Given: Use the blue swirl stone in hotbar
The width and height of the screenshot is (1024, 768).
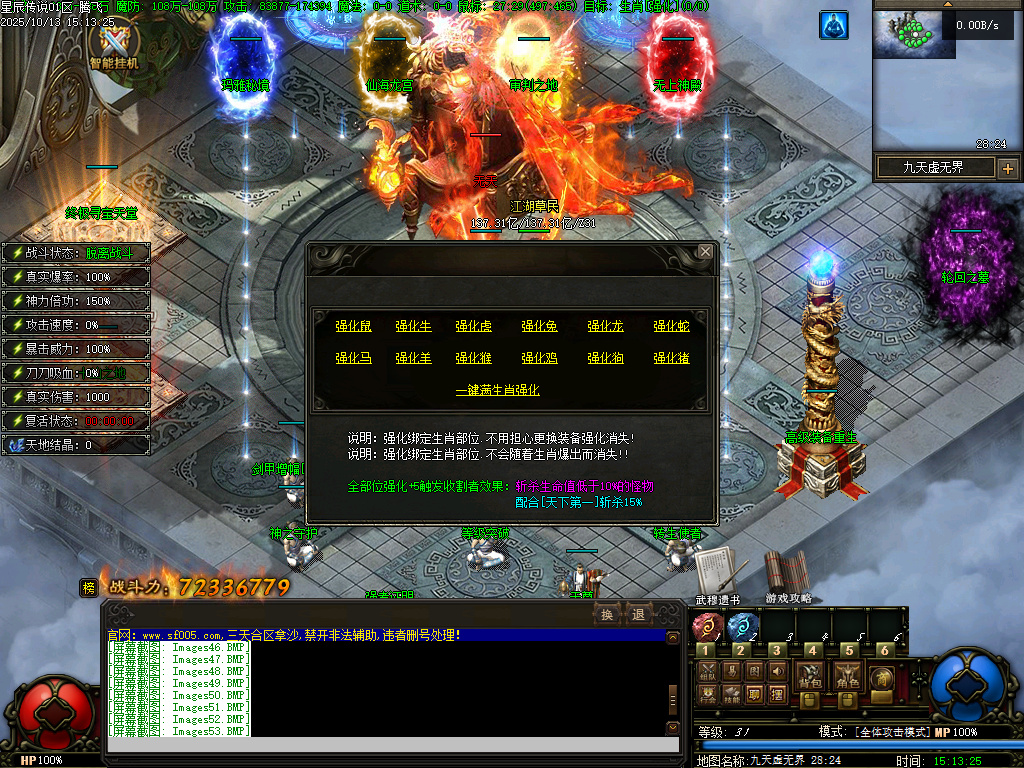Looking at the screenshot, I should coord(742,628).
